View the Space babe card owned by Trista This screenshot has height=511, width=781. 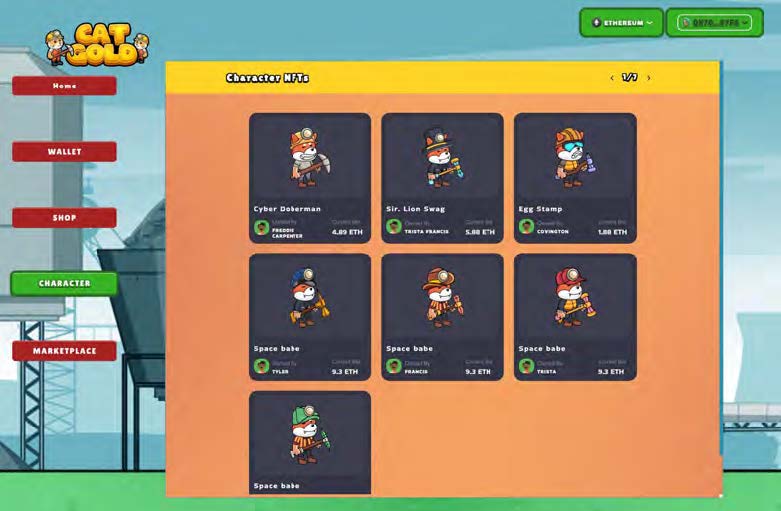tap(575, 316)
